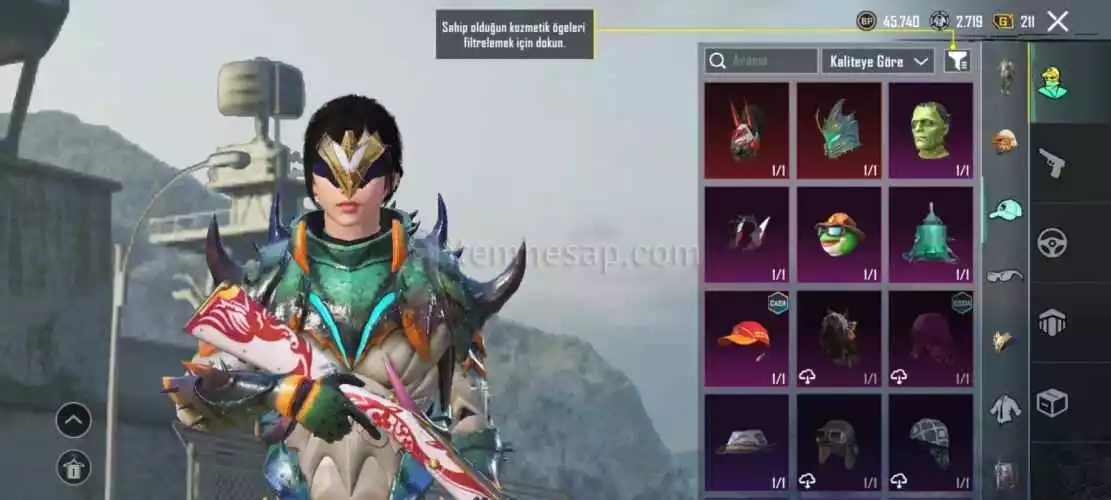The width and height of the screenshot is (1111, 500).
Task: Select the teal pointed squid hat
Action: click(x=931, y=234)
